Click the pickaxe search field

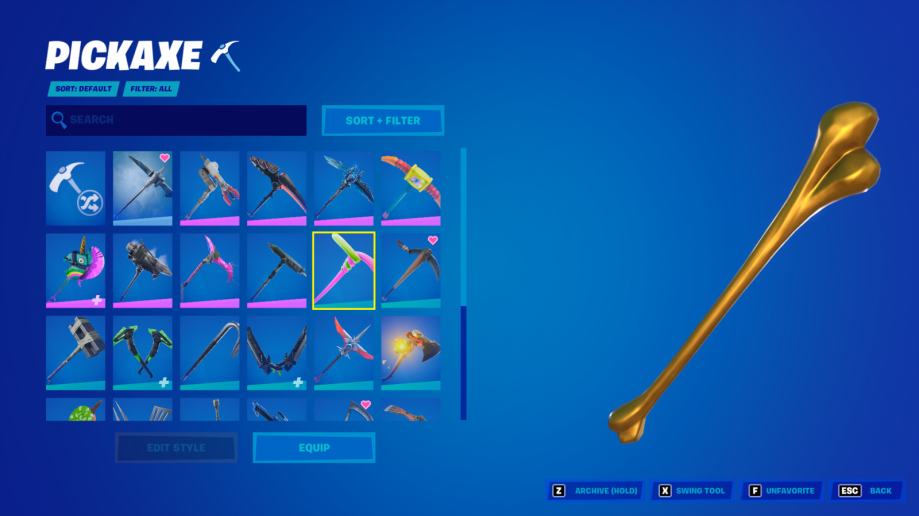click(x=176, y=120)
